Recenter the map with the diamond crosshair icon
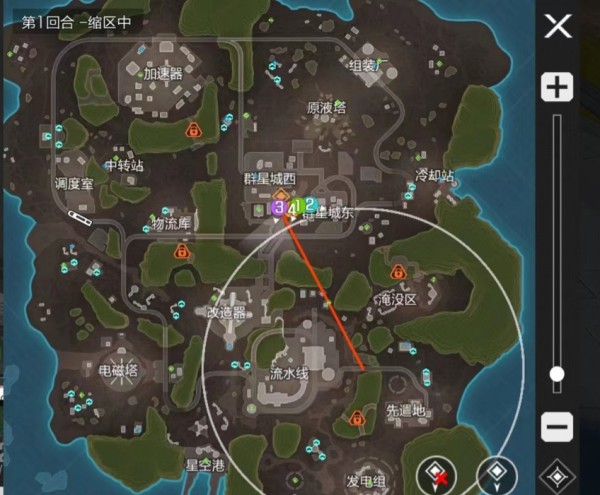The height and width of the screenshot is (495, 600). point(557,476)
